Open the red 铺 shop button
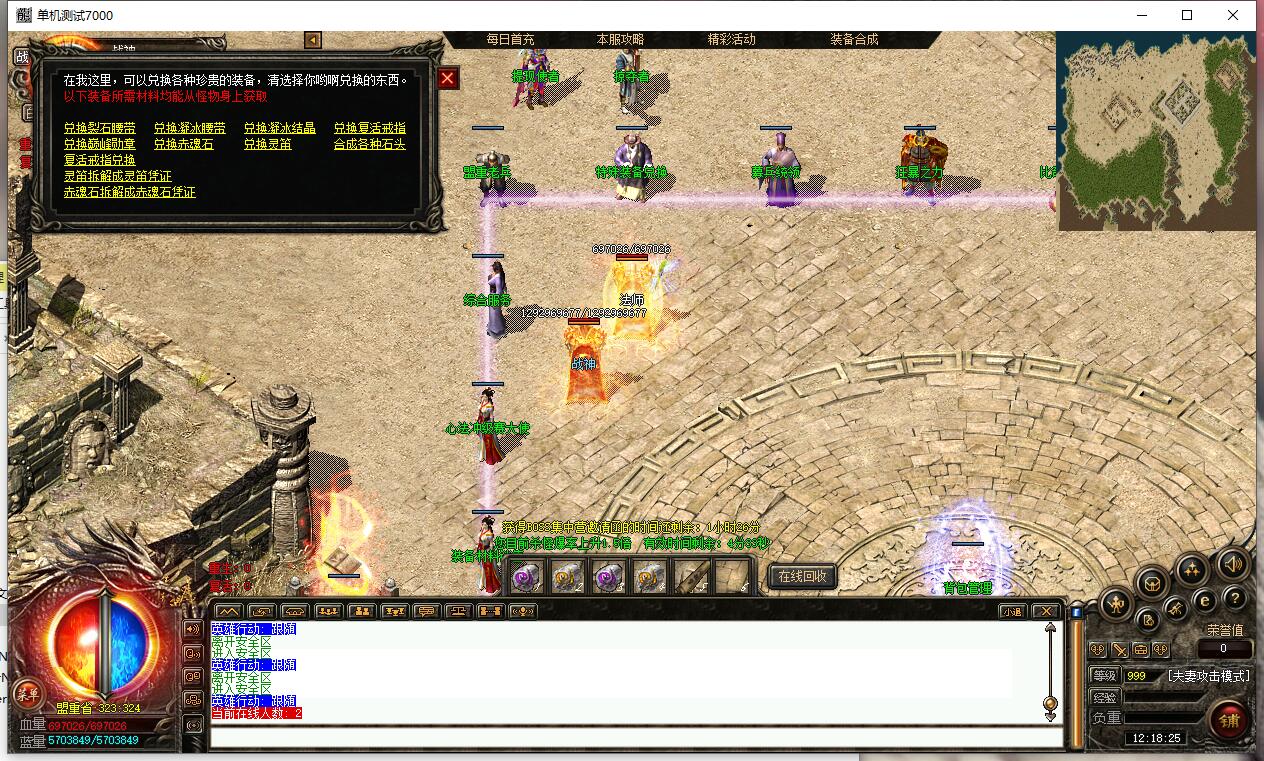This screenshot has height=761, width=1264. [1229, 719]
